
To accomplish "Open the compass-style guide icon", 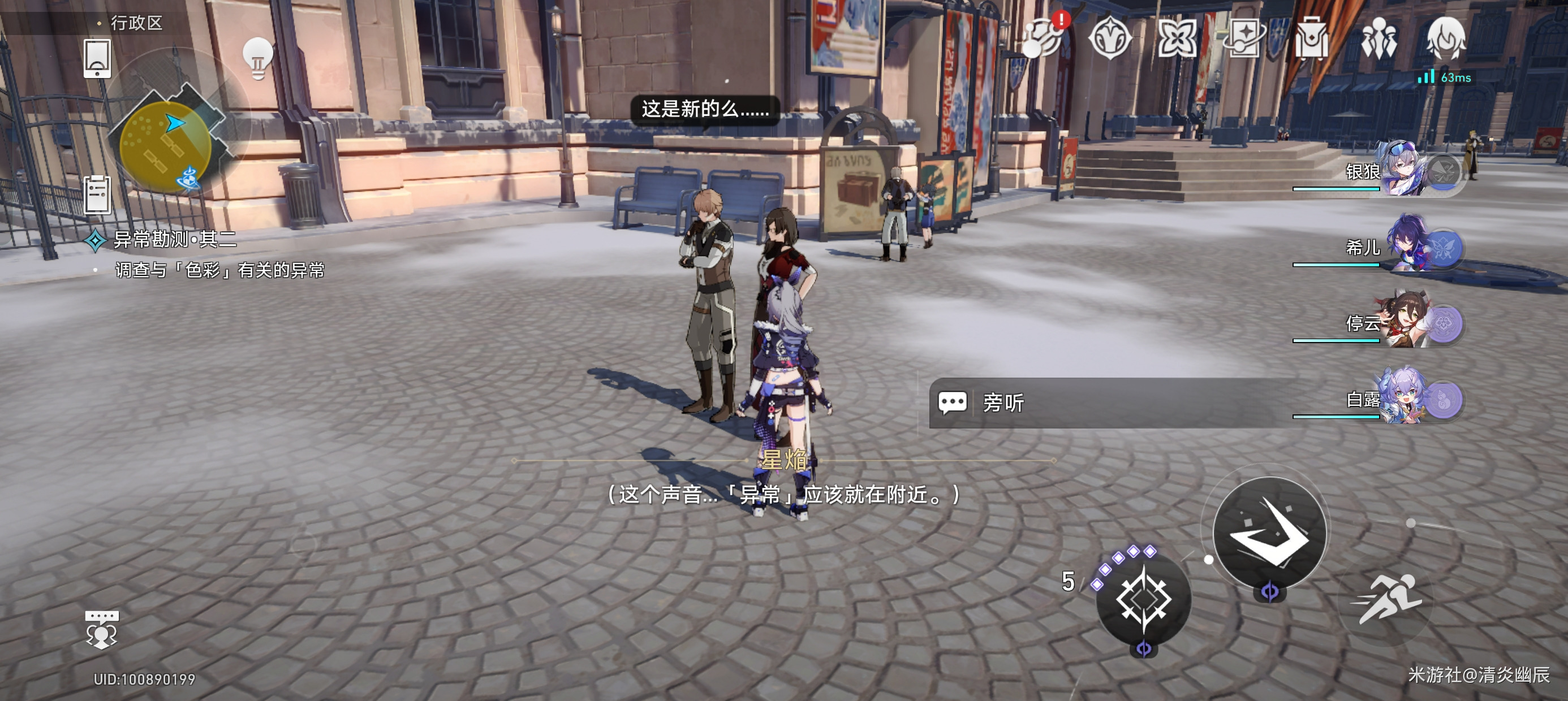I will [x=1110, y=38].
